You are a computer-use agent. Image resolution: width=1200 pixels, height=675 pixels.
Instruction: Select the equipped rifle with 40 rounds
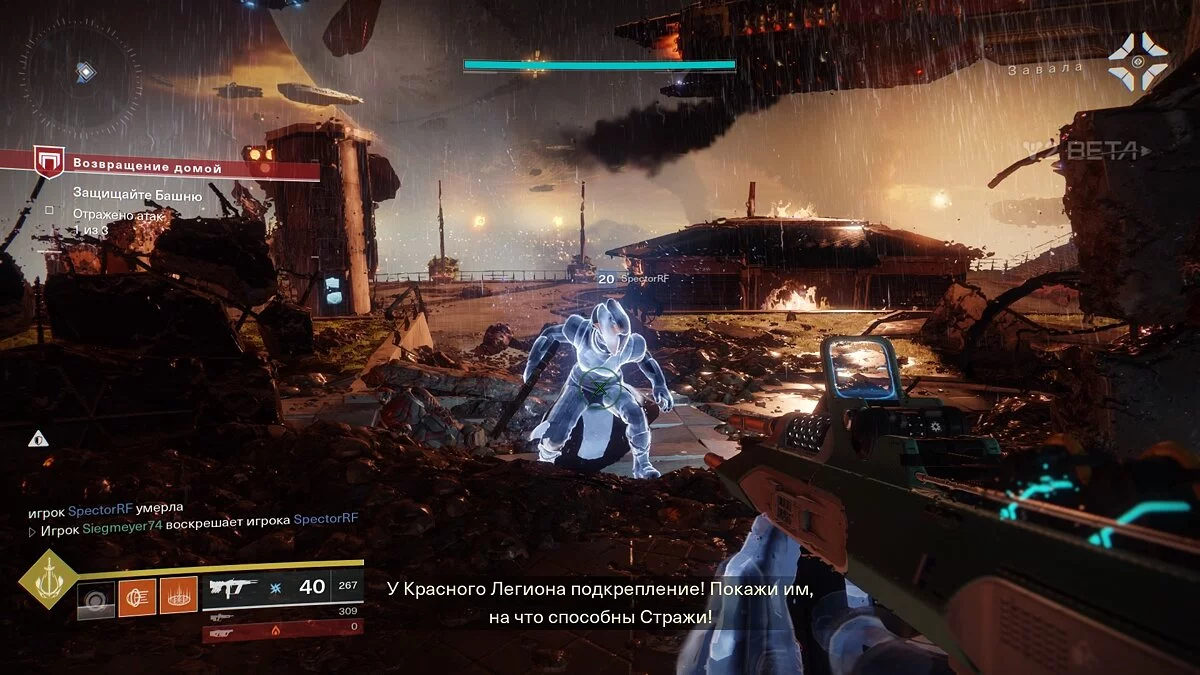pos(282,588)
